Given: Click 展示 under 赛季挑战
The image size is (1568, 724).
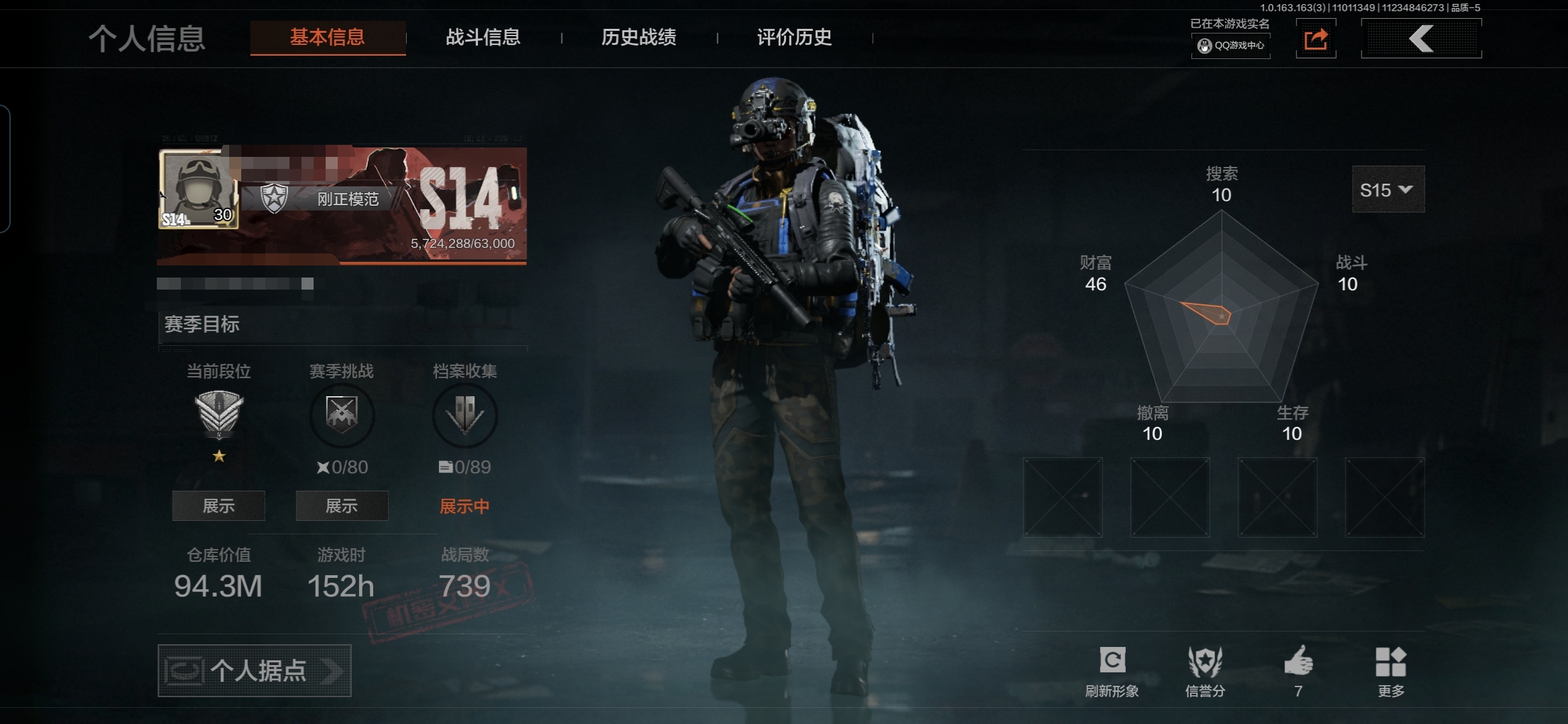Looking at the screenshot, I should tap(342, 505).
